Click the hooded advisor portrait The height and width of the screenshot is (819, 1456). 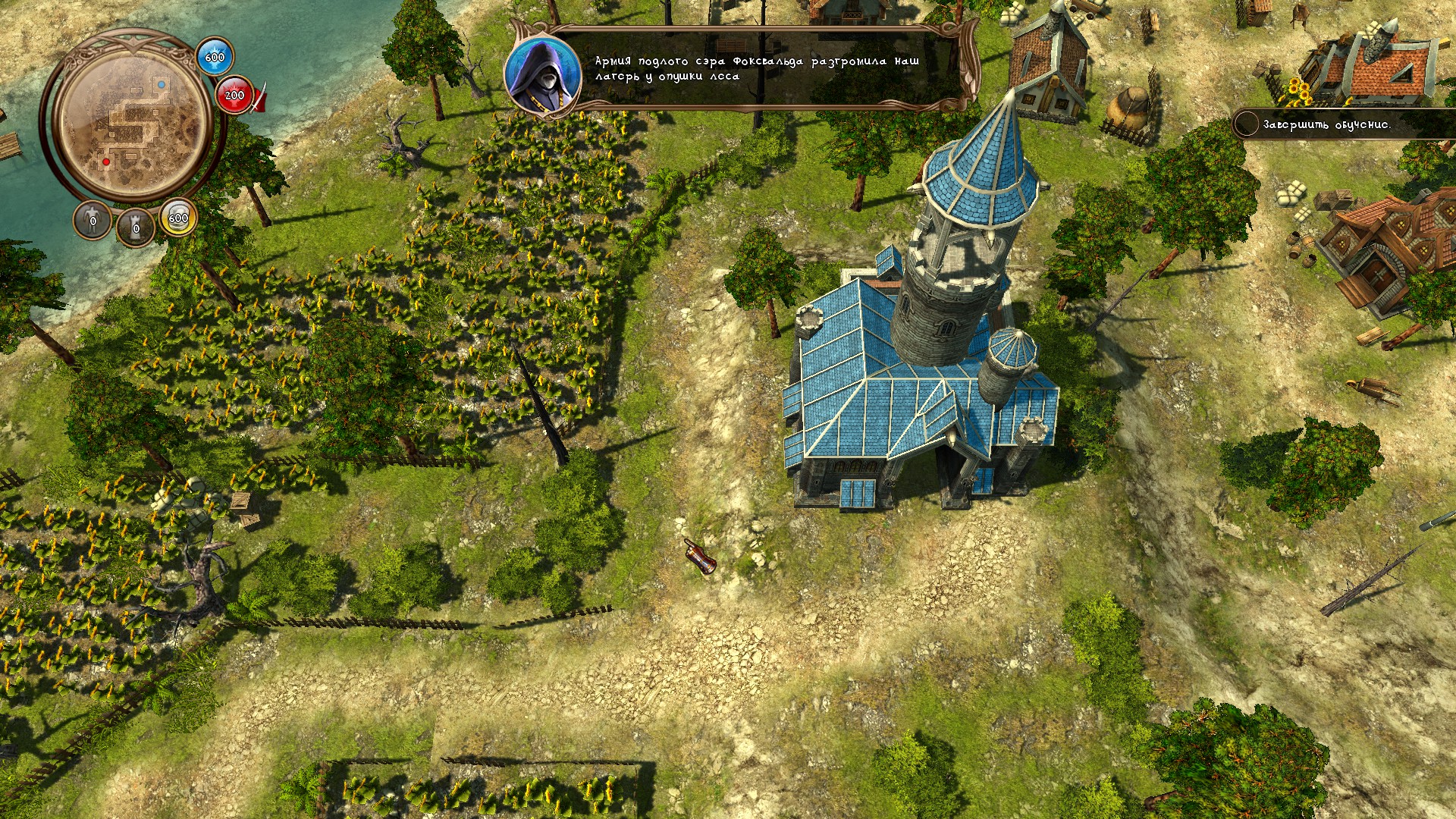click(541, 74)
